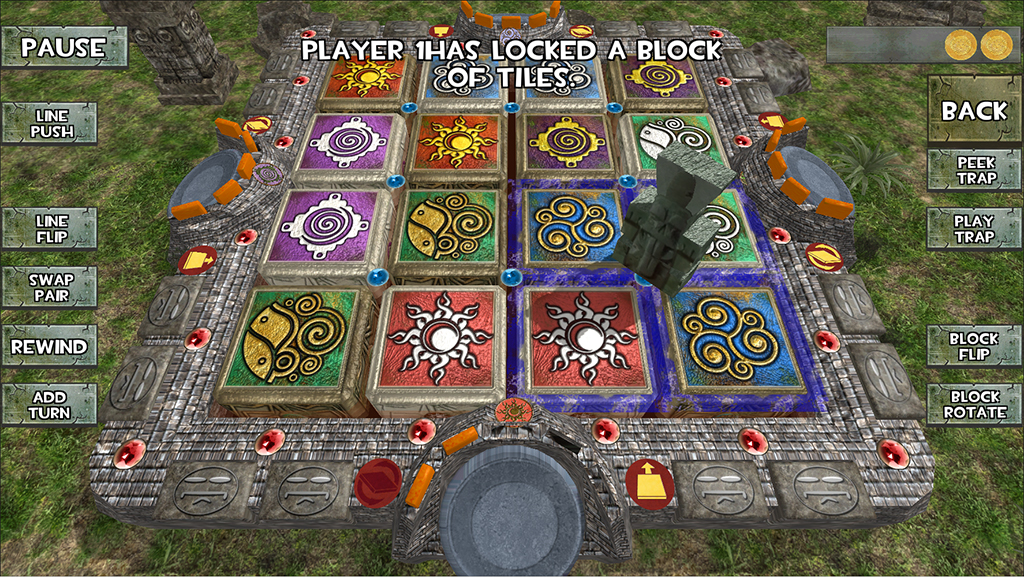Use the Line Push move
This screenshot has height=577, width=1024.
[50, 124]
